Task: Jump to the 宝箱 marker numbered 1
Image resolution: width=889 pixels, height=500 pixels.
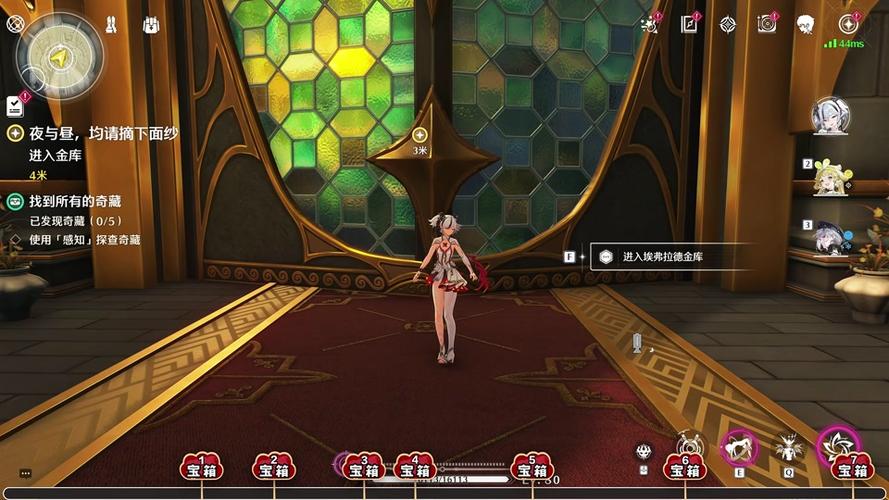Action: tap(201, 468)
